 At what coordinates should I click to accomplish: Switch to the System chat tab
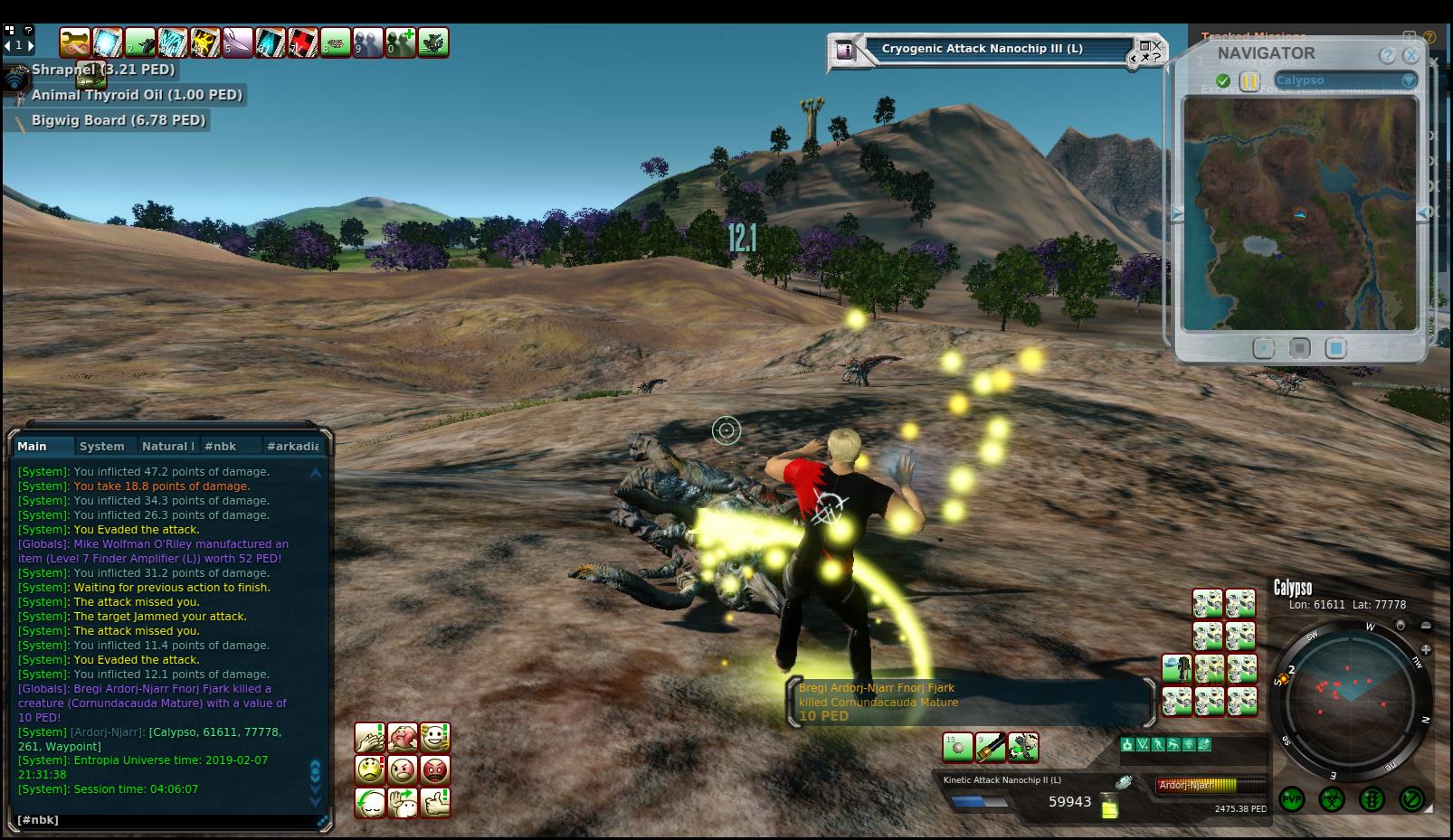101,446
